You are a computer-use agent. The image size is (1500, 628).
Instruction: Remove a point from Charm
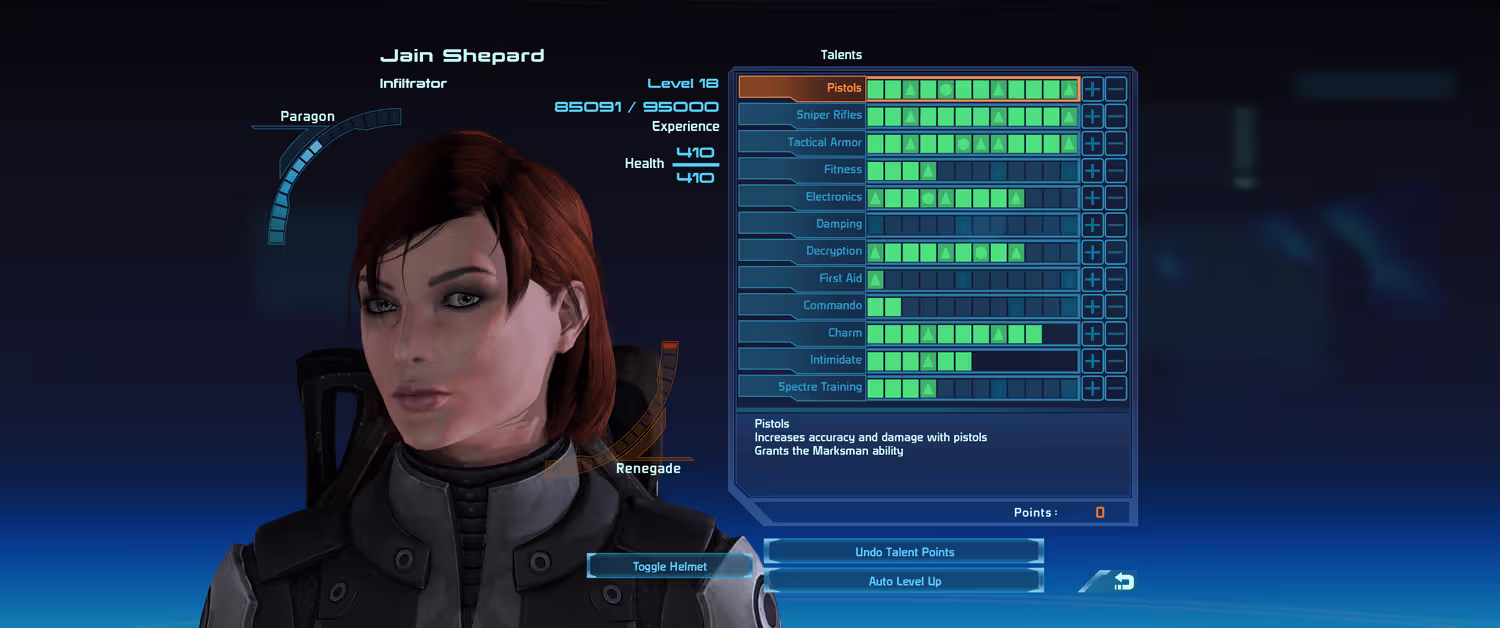tap(1116, 333)
